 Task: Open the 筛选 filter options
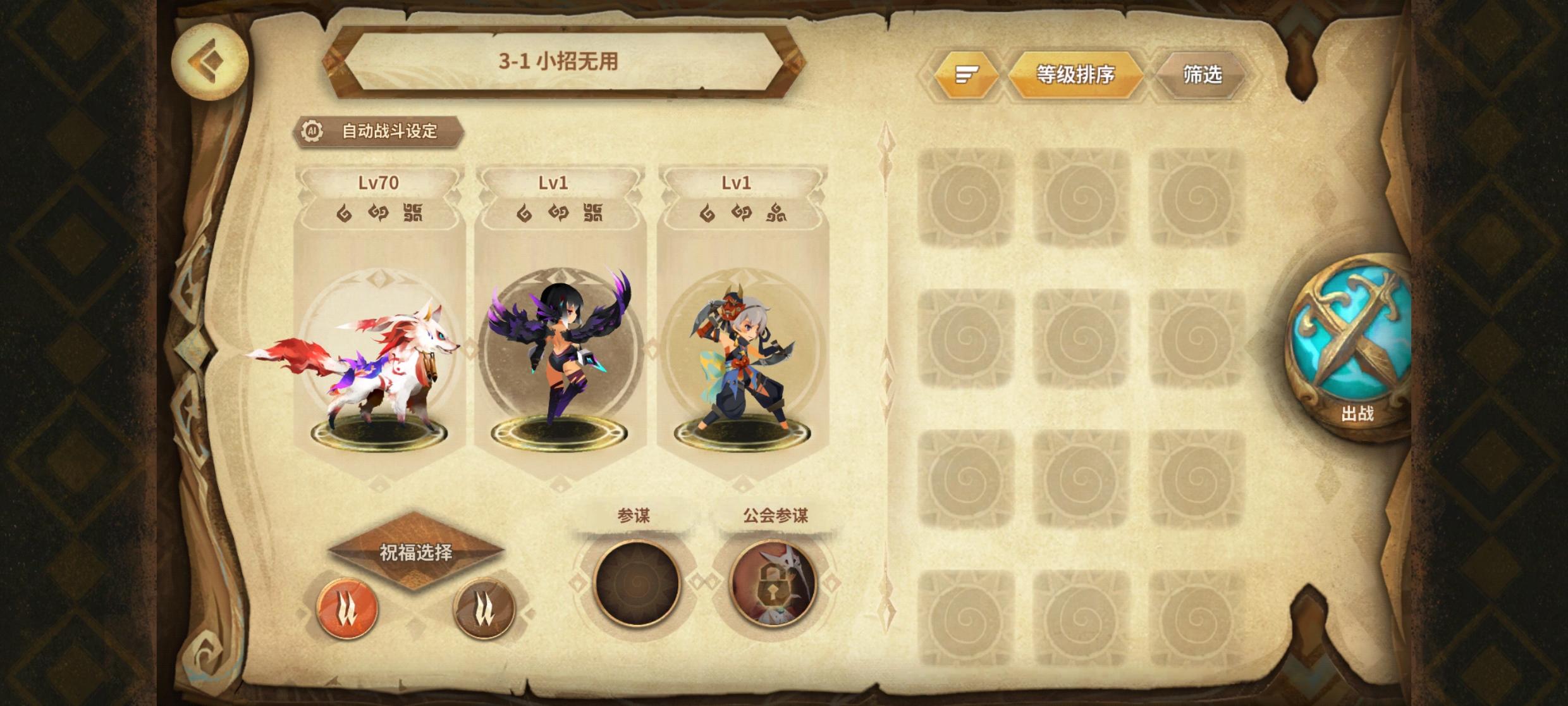click(x=1201, y=74)
